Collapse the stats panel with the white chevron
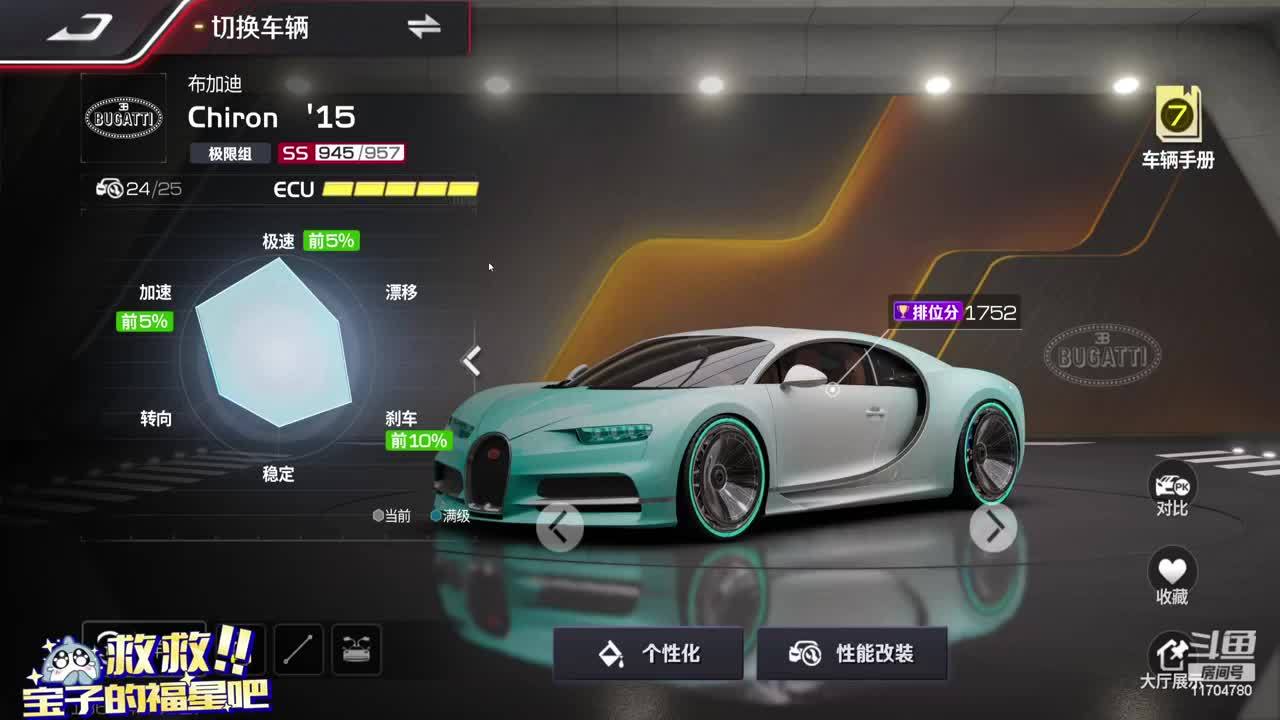This screenshot has width=1280, height=720. [x=472, y=361]
